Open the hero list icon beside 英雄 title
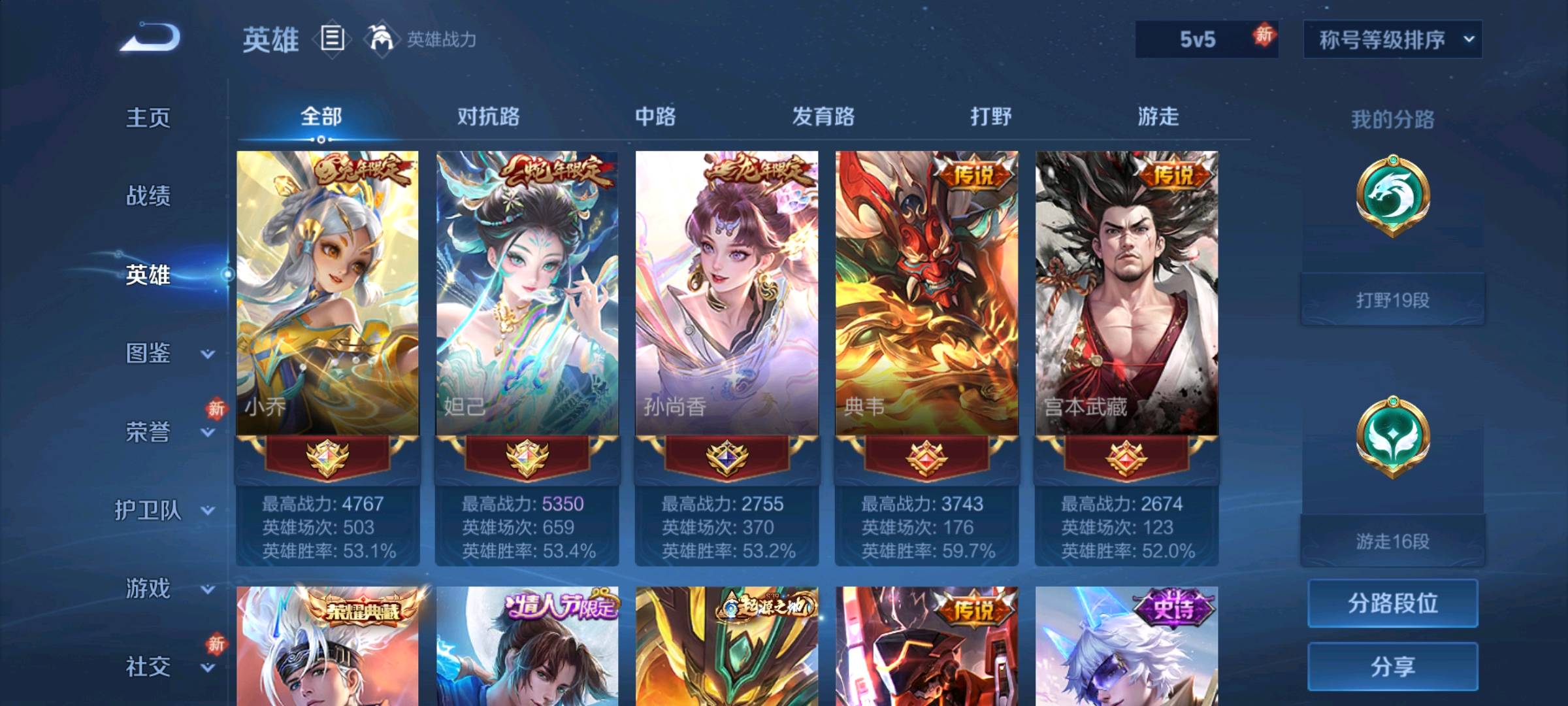The width and height of the screenshot is (1568, 706). [332, 41]
